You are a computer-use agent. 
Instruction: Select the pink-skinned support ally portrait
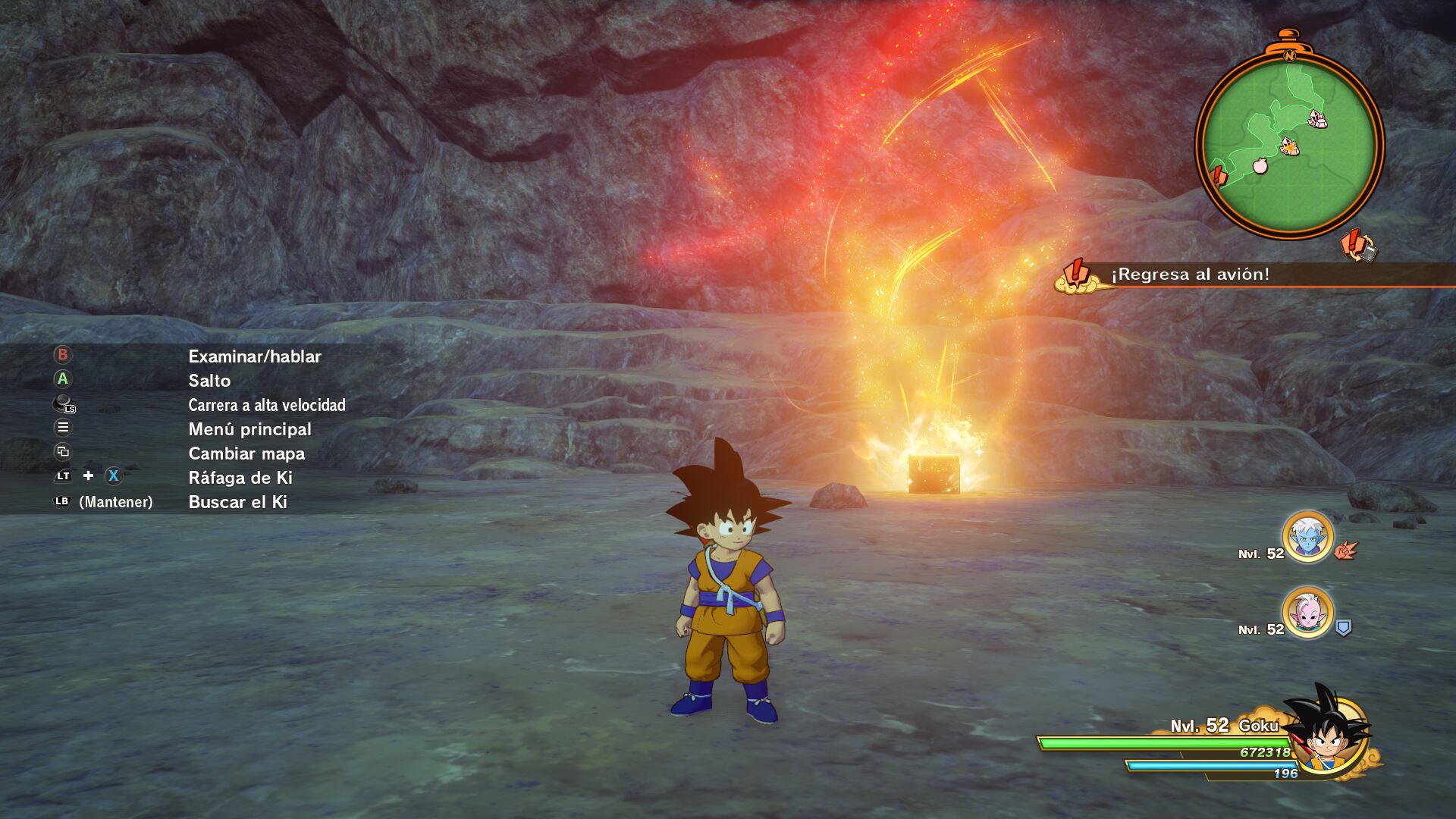[1307, 612]
